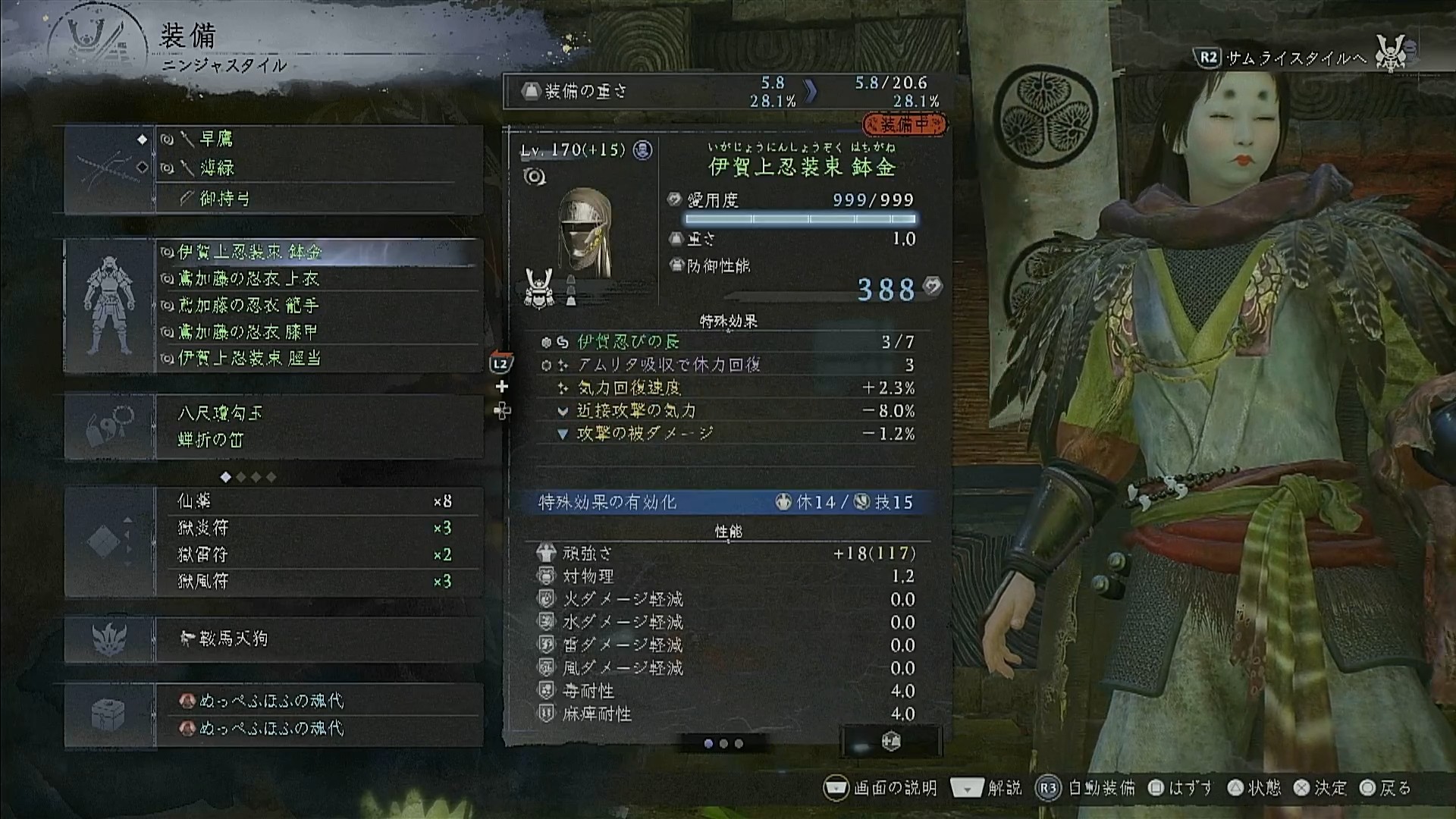The image size is (1456, 819).
Task: Select the 海緑 weapon slot
Action: tap(318, 168)
